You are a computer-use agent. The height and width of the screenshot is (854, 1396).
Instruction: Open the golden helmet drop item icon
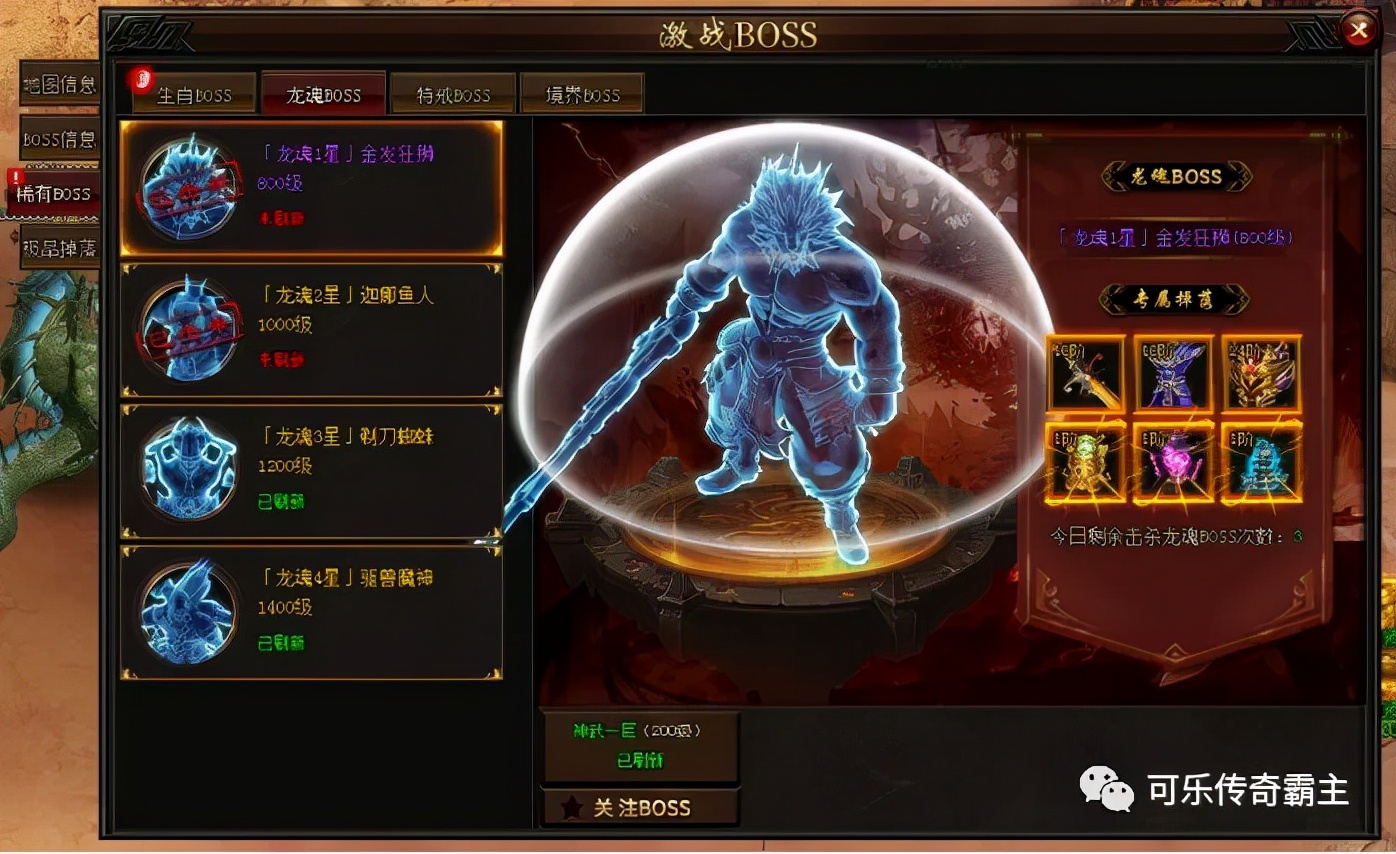(x=1261, y=372)
